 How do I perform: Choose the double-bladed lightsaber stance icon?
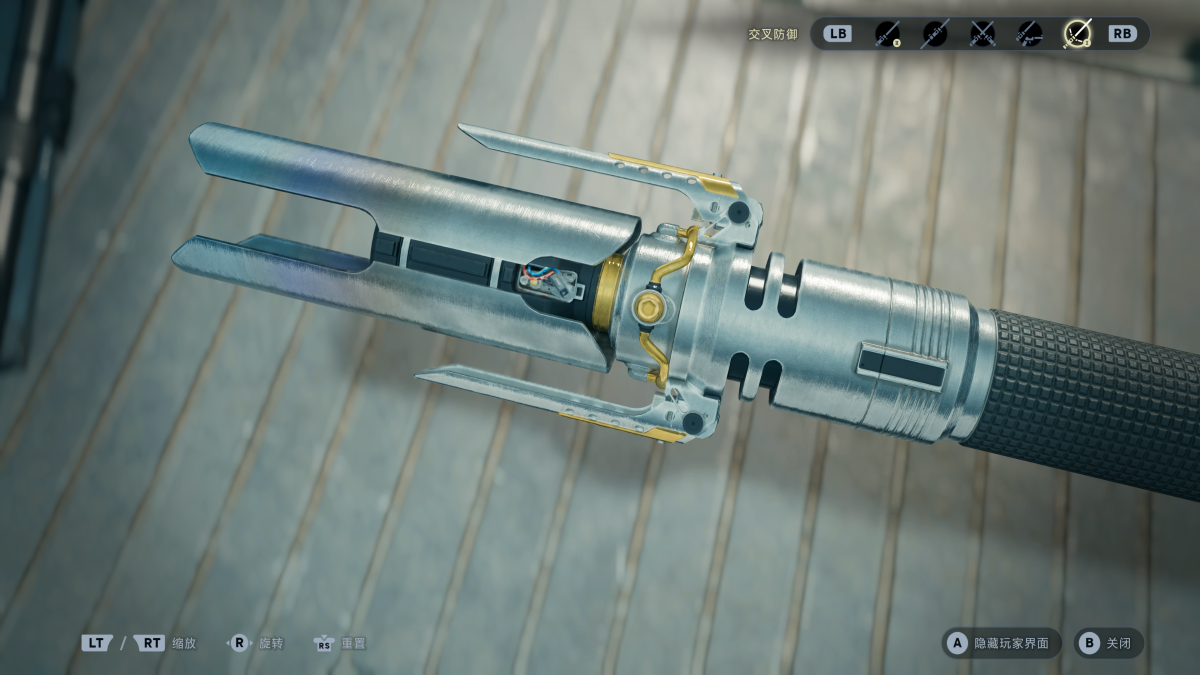(x=934, y=34)
